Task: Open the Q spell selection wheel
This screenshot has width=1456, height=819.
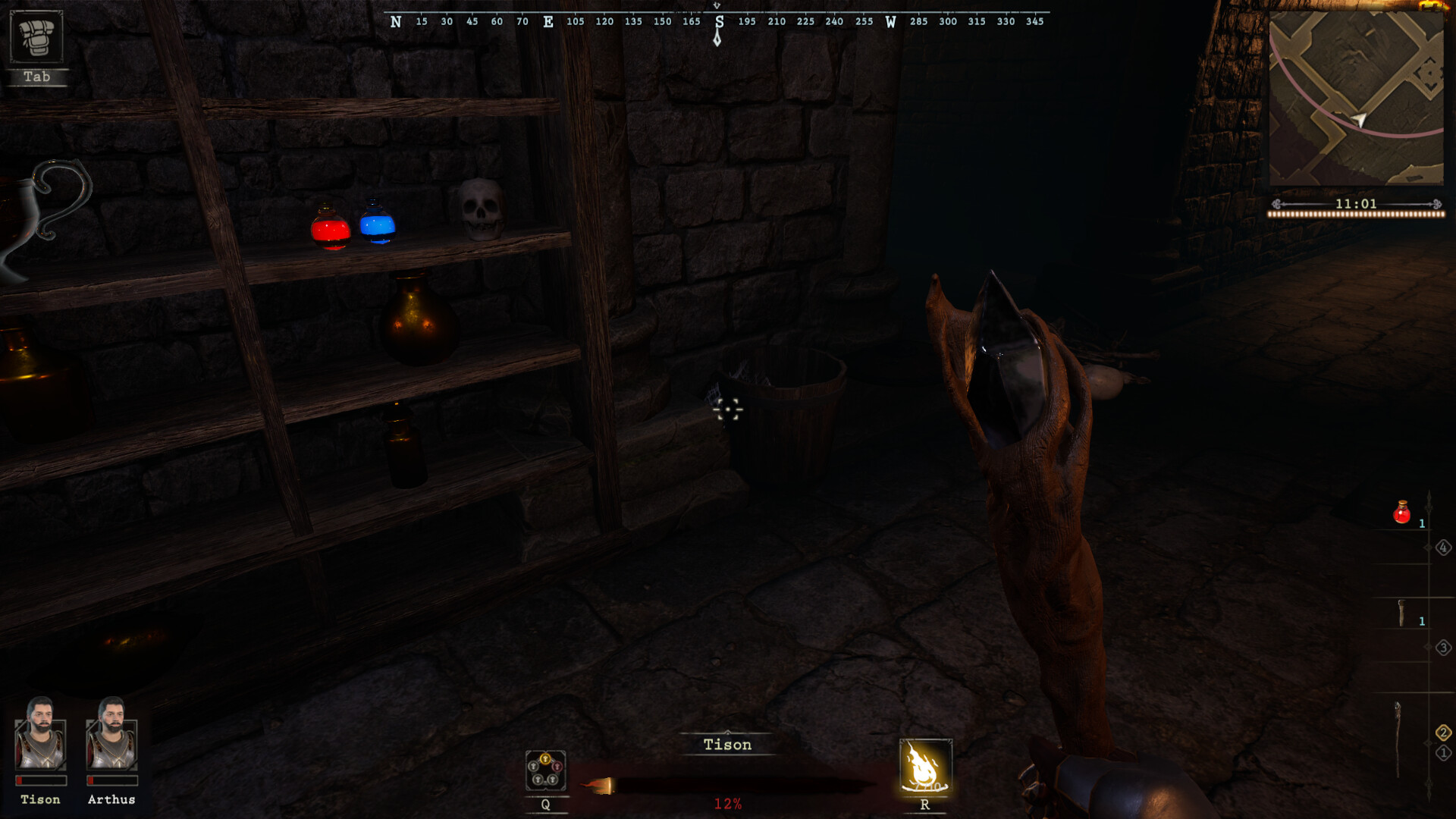Action: [545, 770]
